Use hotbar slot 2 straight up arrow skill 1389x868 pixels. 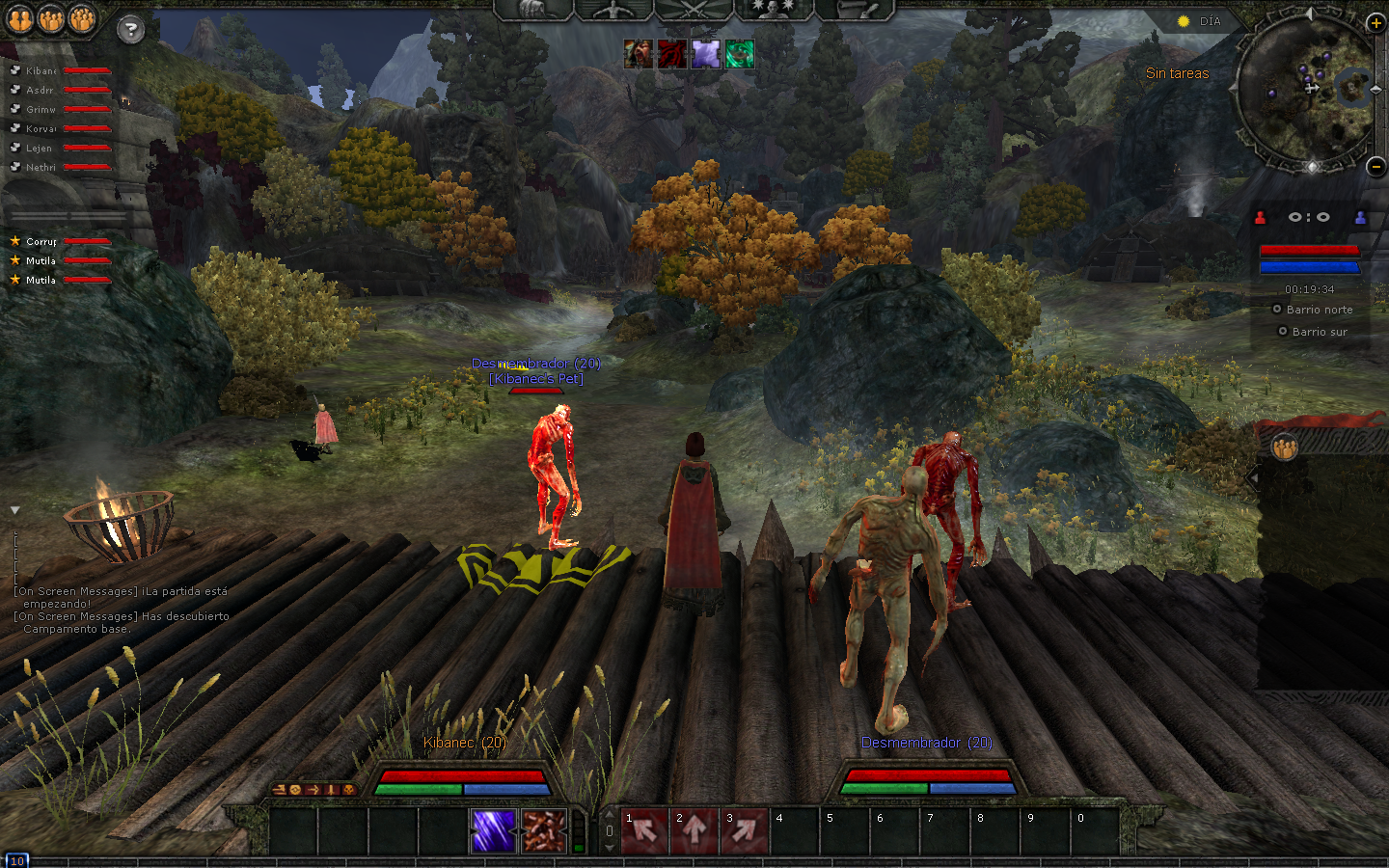click(694, 830)
